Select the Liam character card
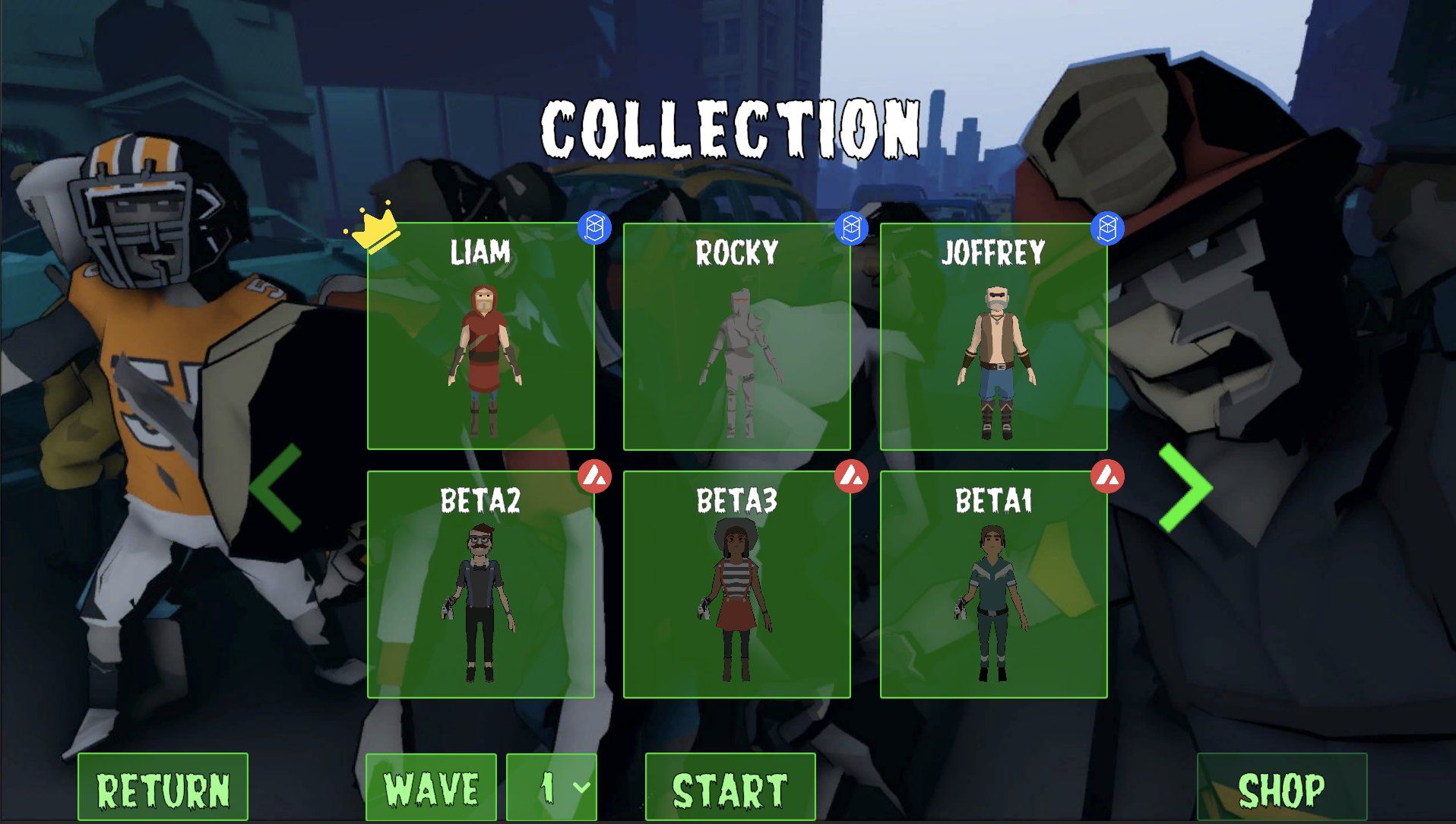Viewport: 1456px width, 824px height. (x=480, y=336)
